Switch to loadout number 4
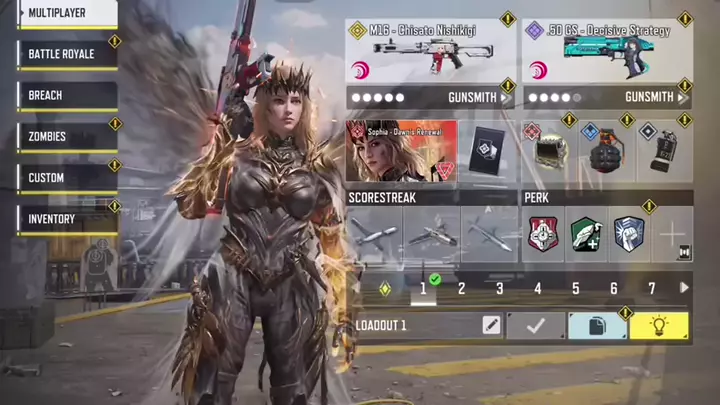 point(537,288)
